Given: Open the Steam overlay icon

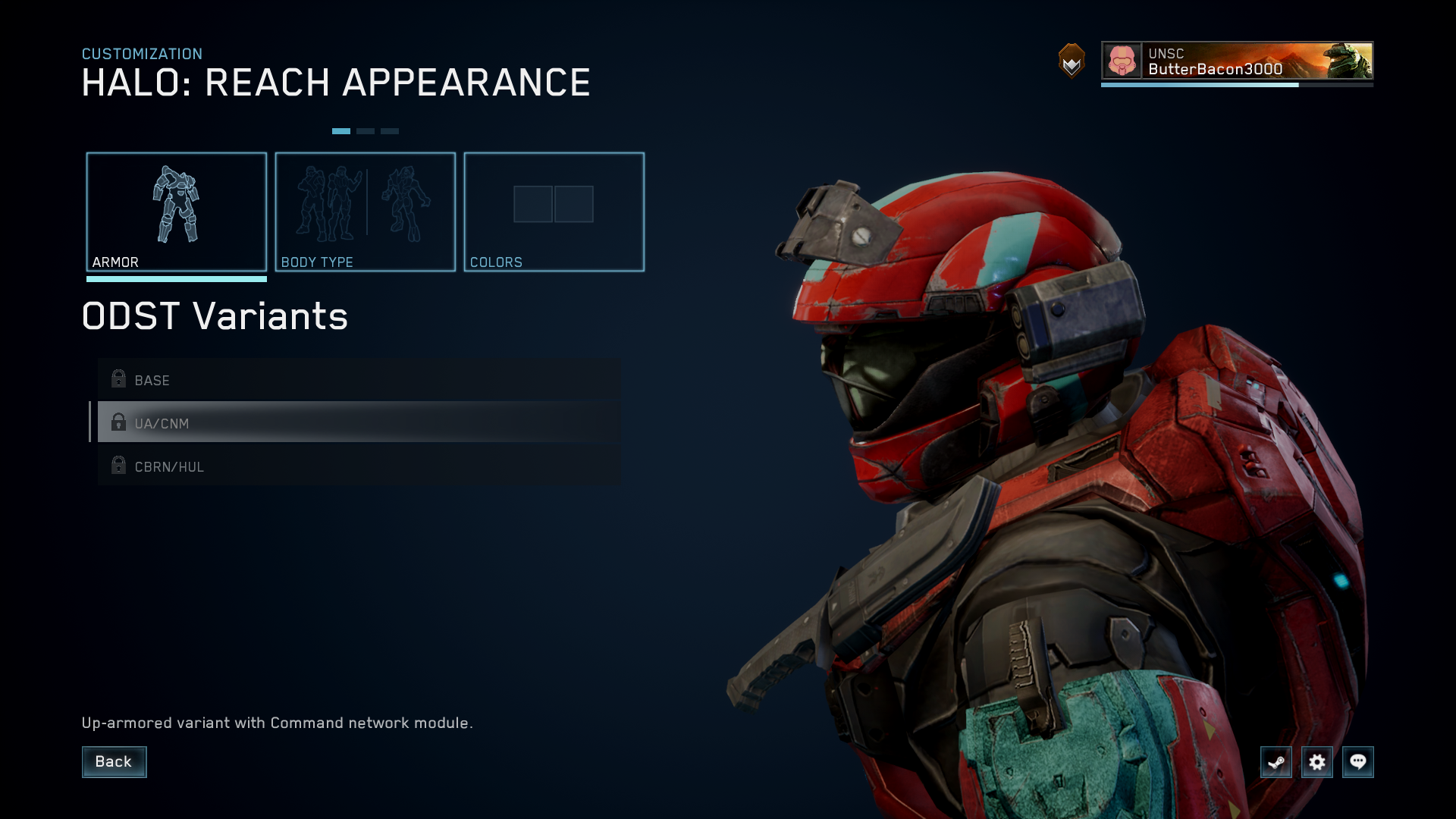Looking at the screenshot, I should click(1276, 763).
